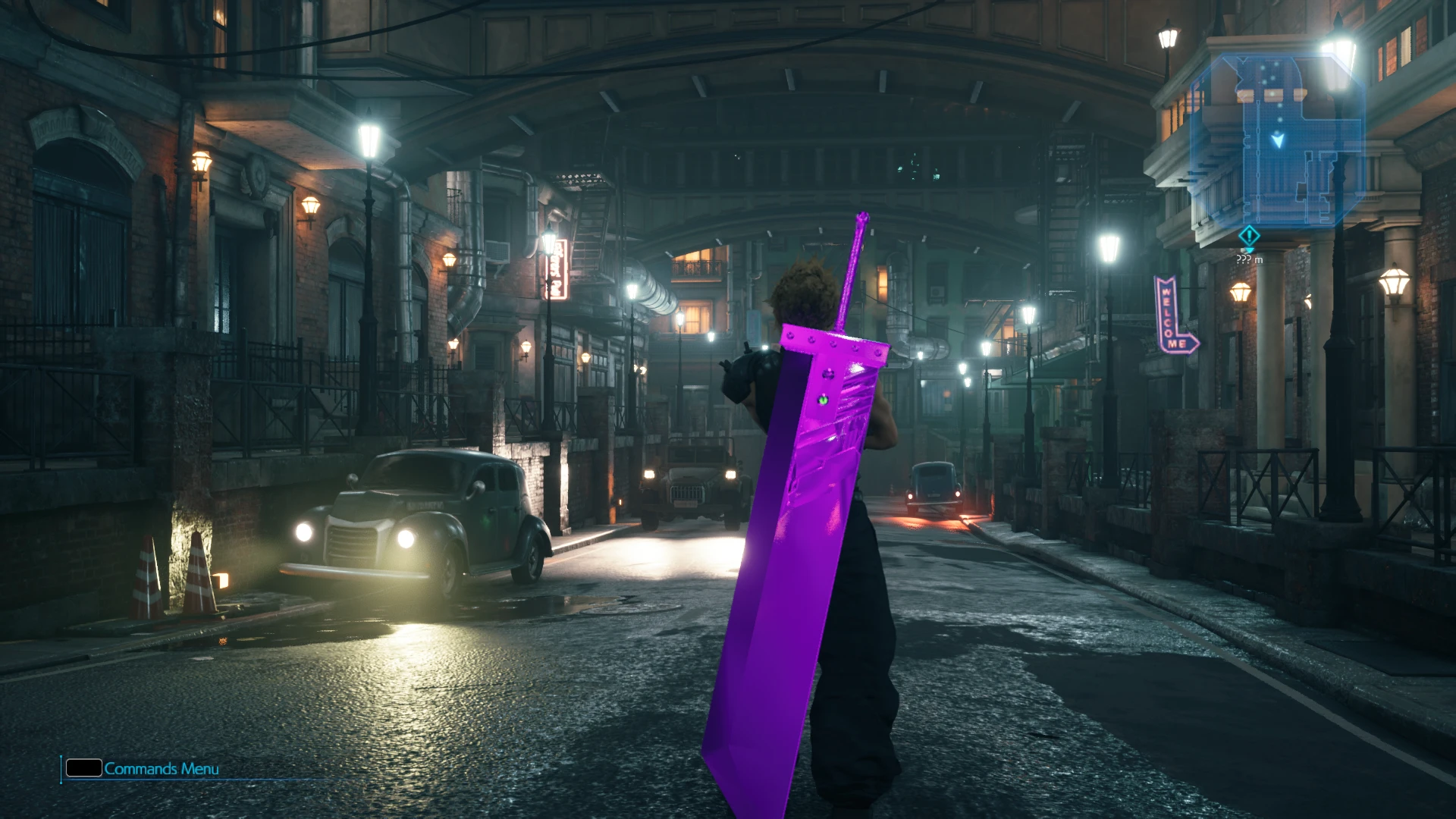This screenshot has width=1456, height=819.
Task: Open the Commands Menu
Action: pyautogui.click(x=143, y=769)
